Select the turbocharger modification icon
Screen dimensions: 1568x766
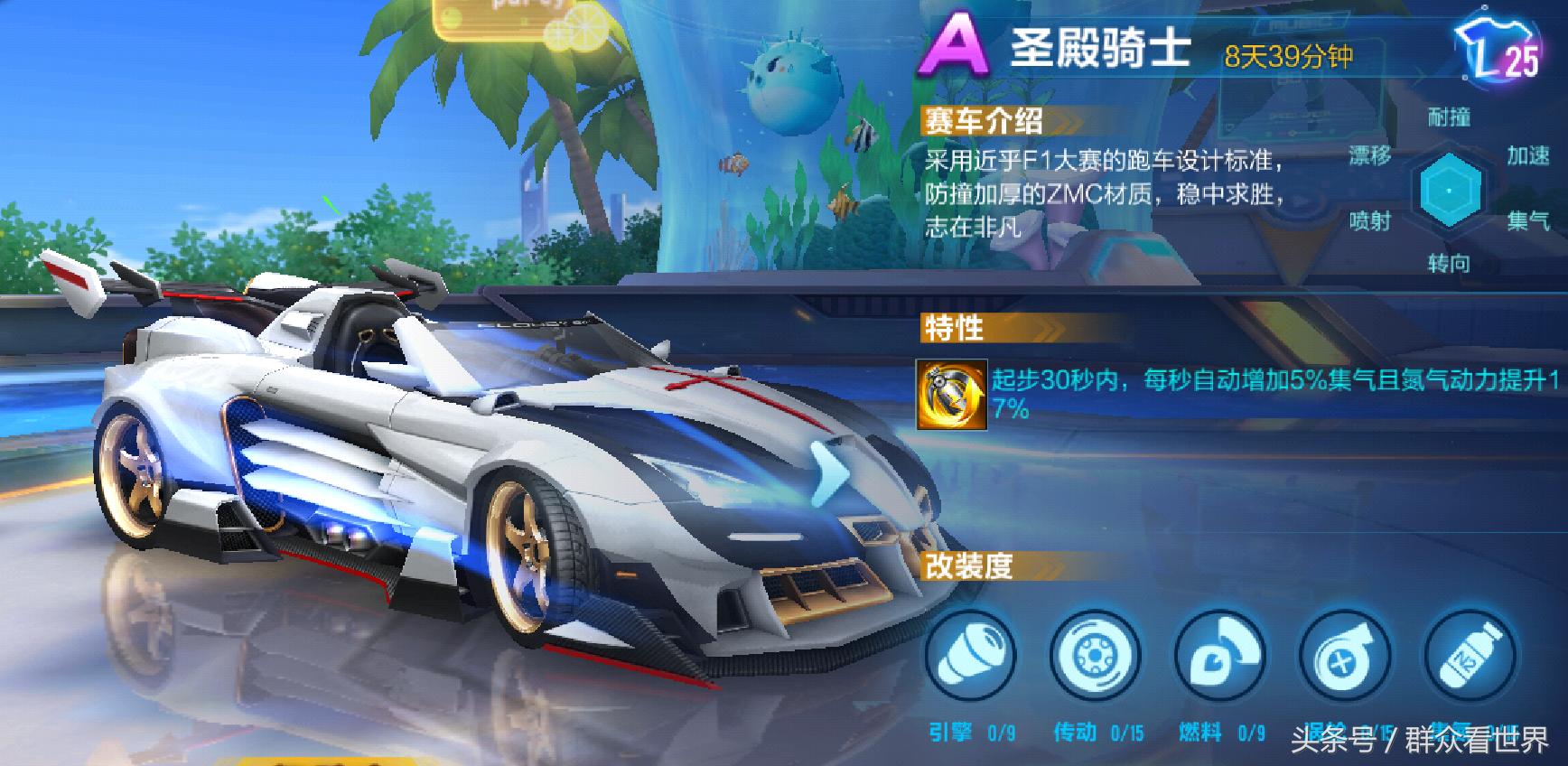pyautogui.click(x=1345, y=658)
